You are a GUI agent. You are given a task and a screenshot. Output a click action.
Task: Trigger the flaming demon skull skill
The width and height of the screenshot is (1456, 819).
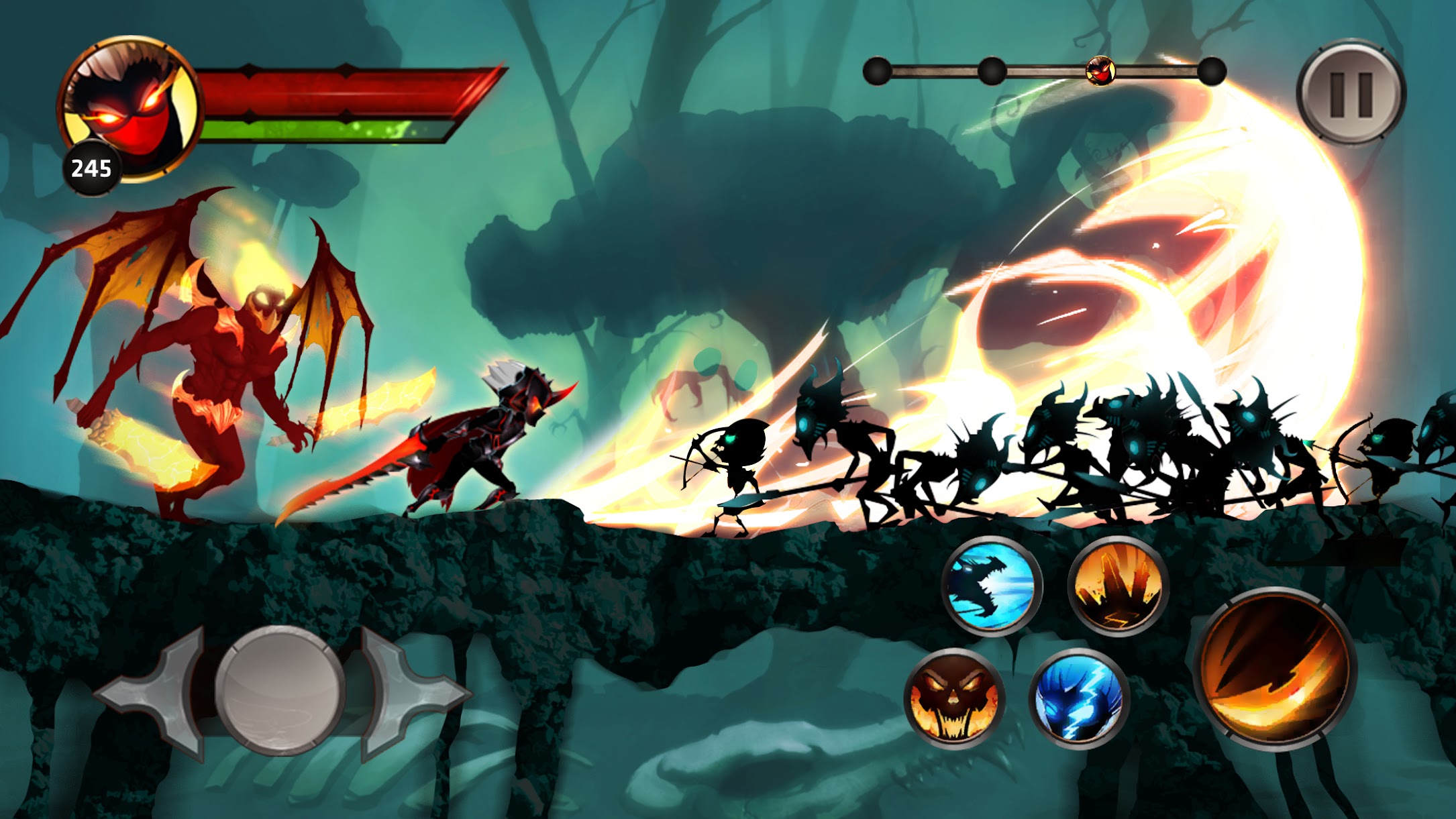[953, 698]
